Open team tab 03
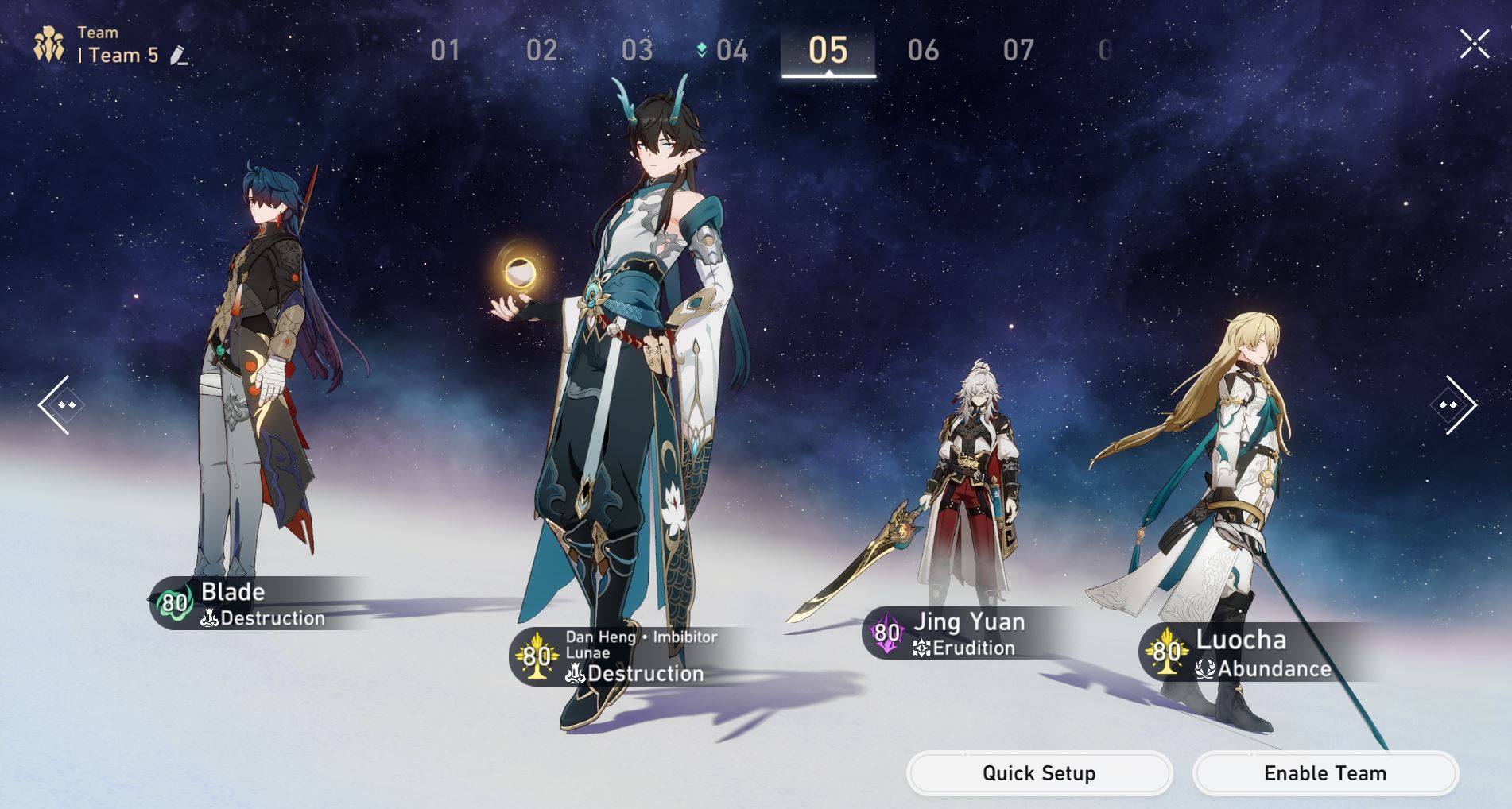Viewport: 1512px width, 809px height. pos(637,51)
